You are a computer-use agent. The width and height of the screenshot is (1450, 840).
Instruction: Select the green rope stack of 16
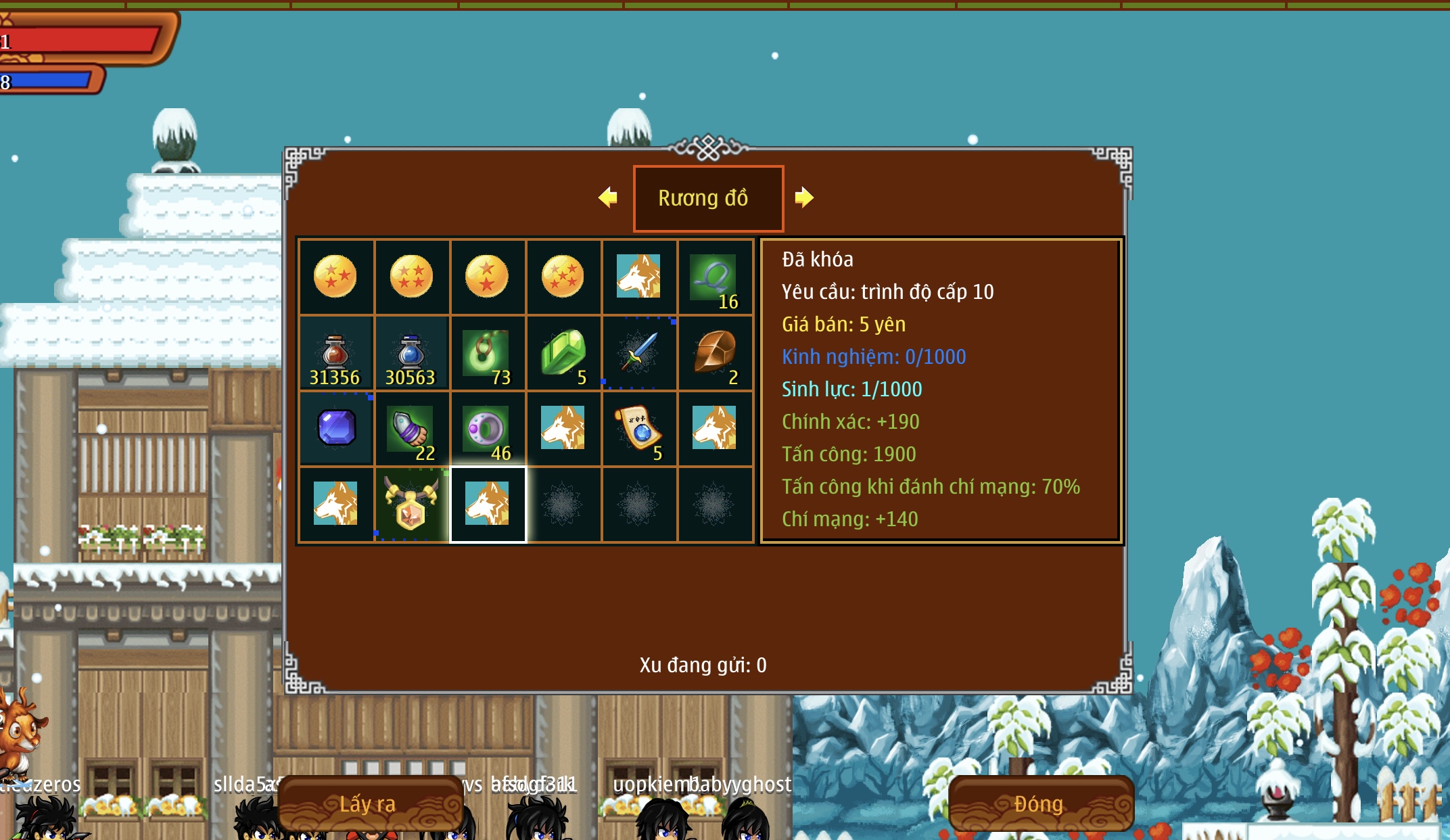pyautogui.click(x=715, y=277)
